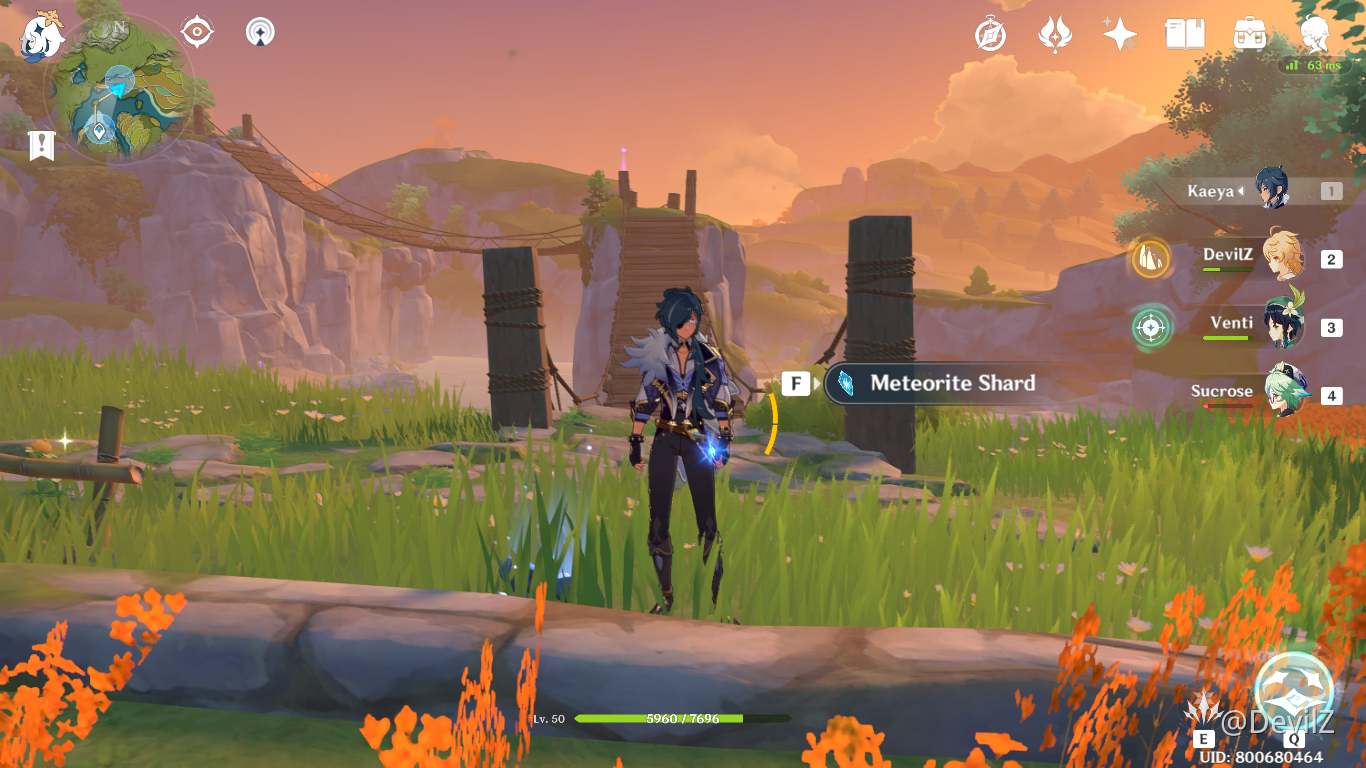Activate the eye-shaped Elemental Sight icon

click(197, 32)
